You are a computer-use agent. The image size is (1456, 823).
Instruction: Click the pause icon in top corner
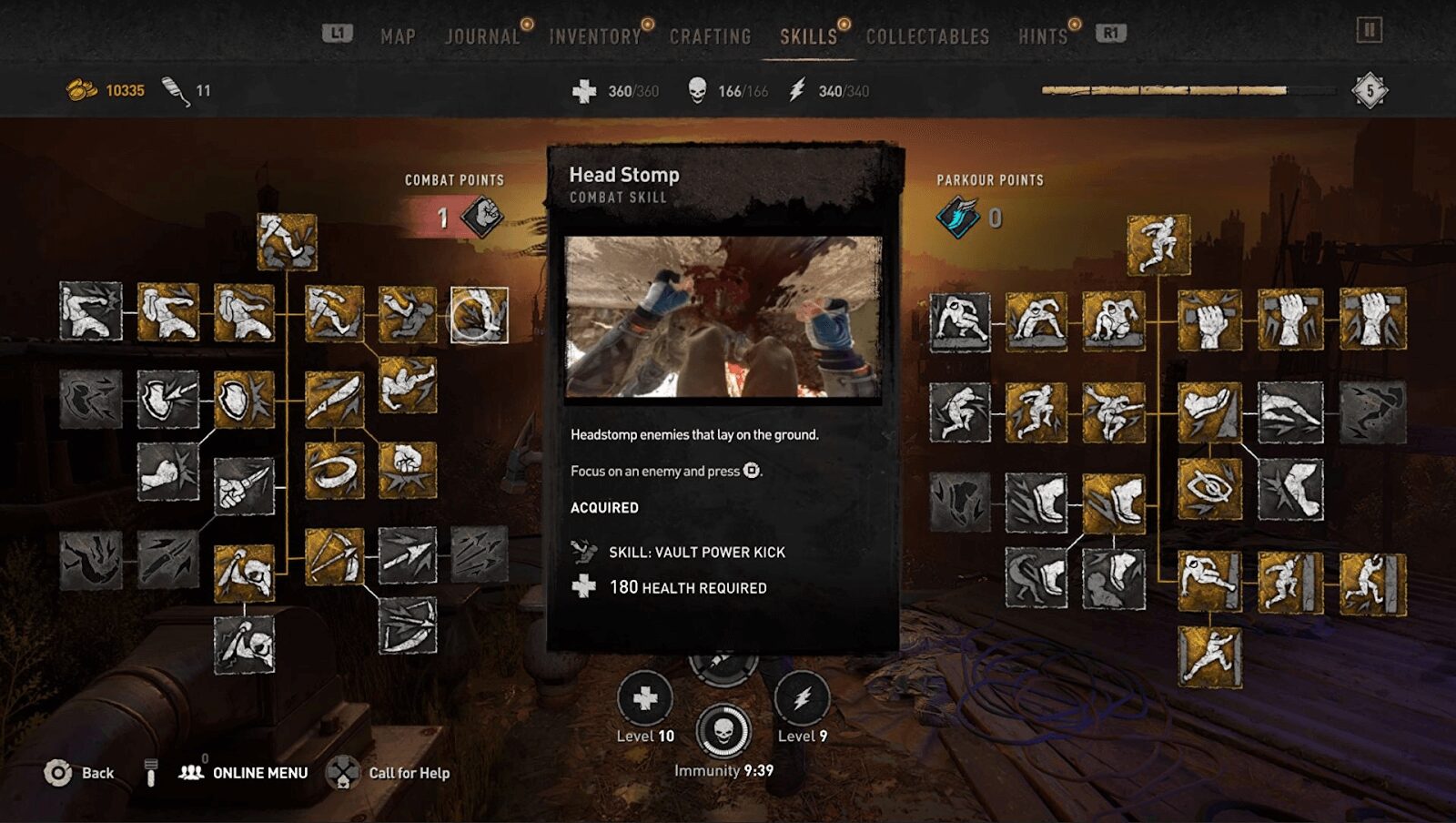pyautogui.click(x=1369, y=30)
